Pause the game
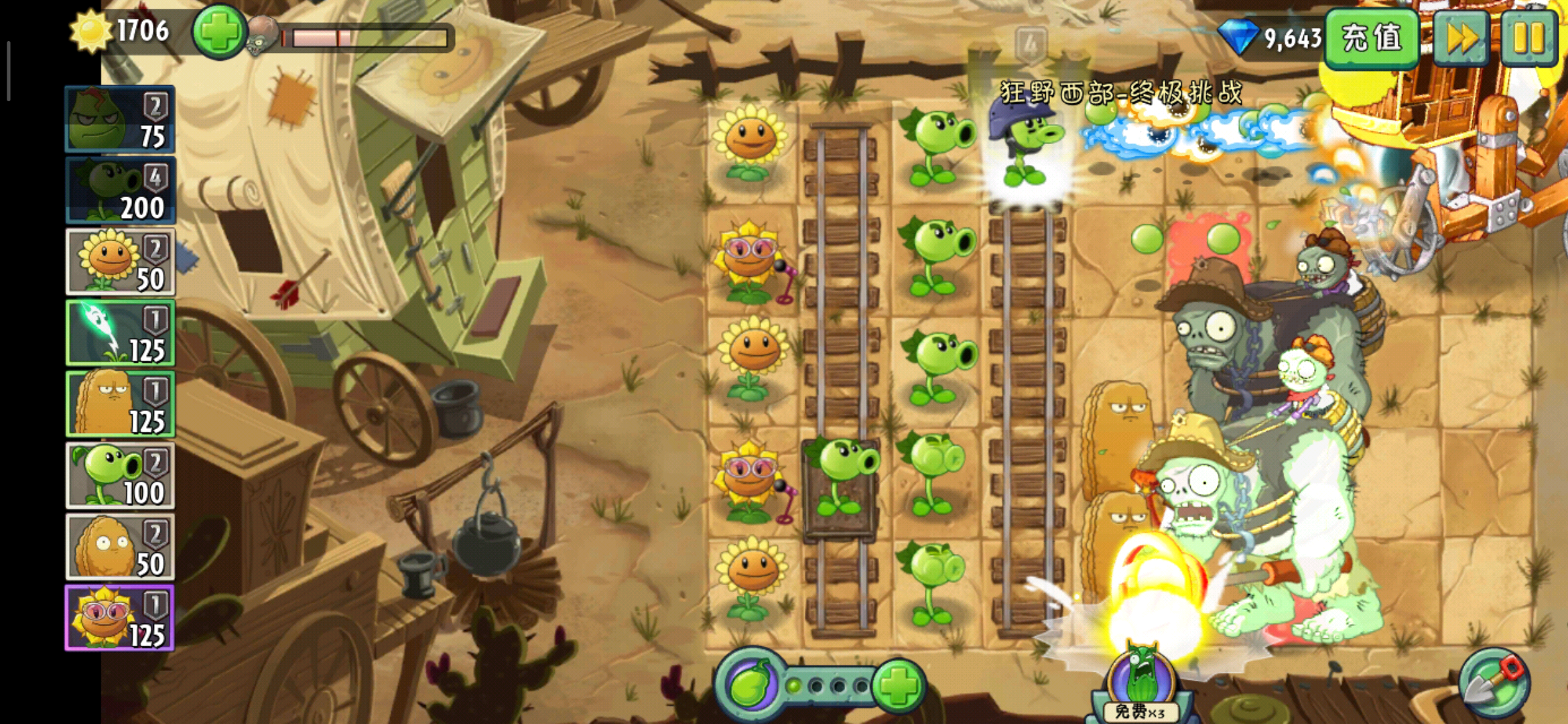Image resolution: width=1568 pixels, height=724 pixels. pos(1529,38)
